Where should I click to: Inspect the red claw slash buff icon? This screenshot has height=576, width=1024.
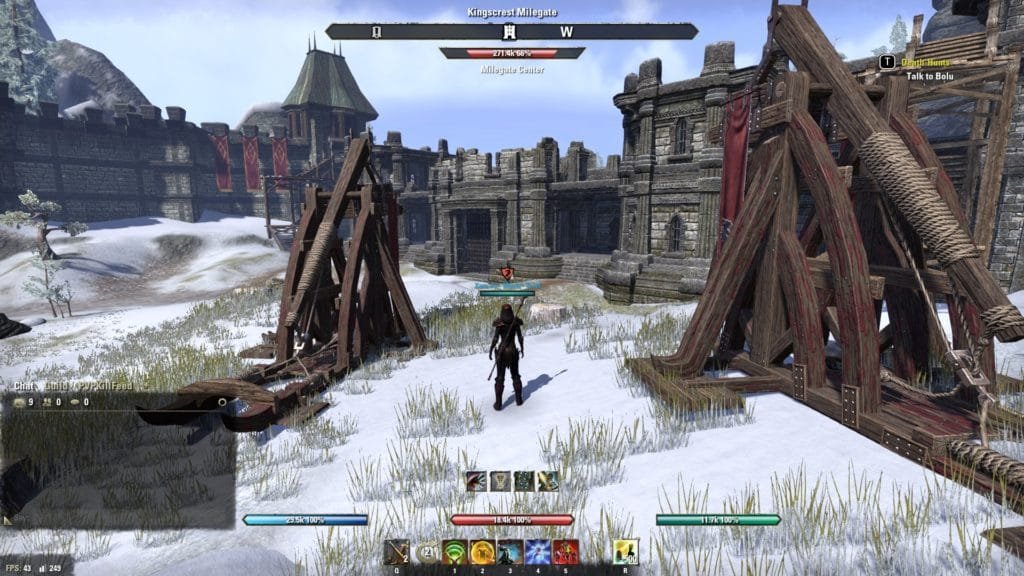475,481
